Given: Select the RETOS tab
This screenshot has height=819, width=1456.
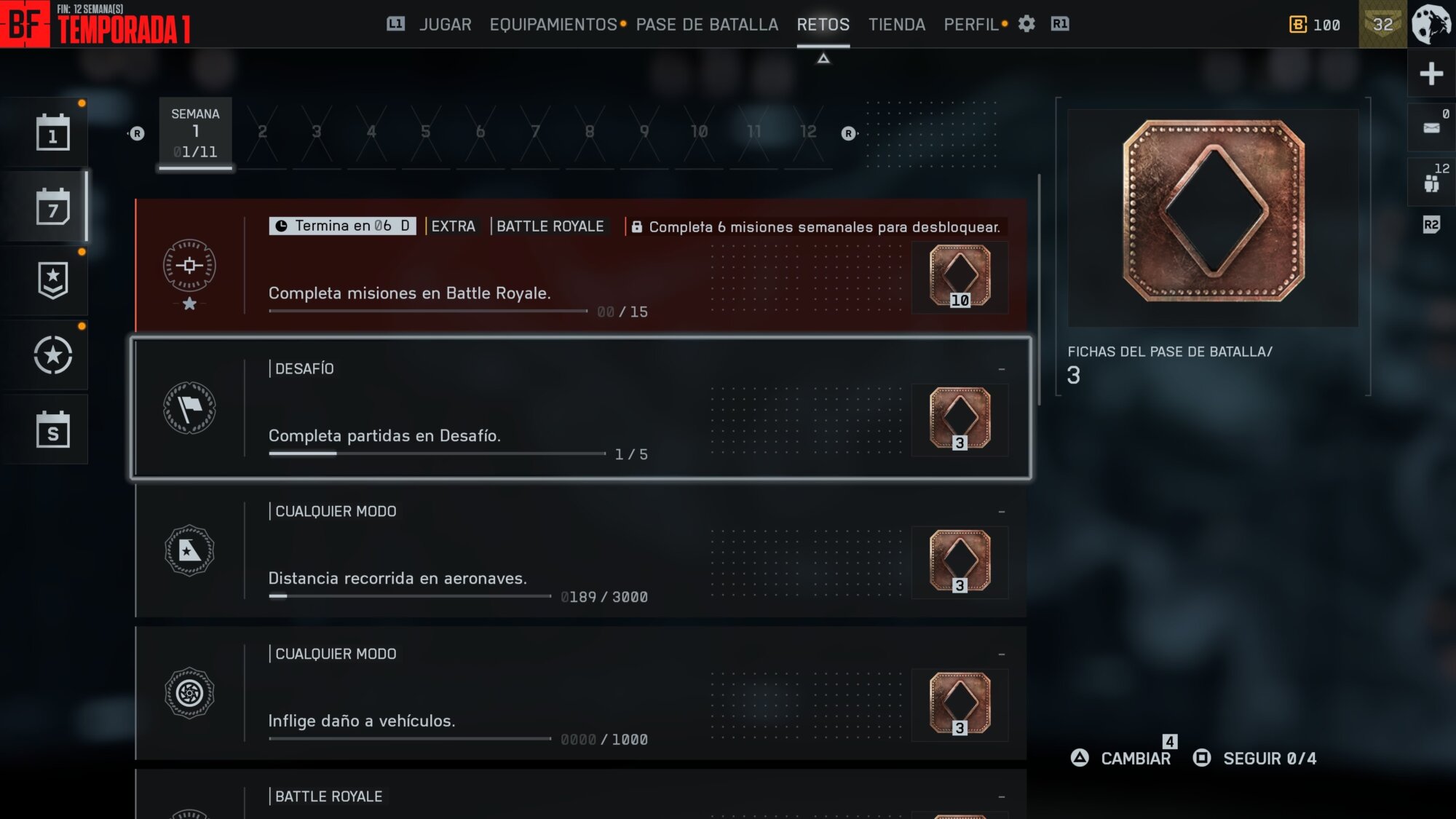Looking at the screenshot, I should coord(823,25).
